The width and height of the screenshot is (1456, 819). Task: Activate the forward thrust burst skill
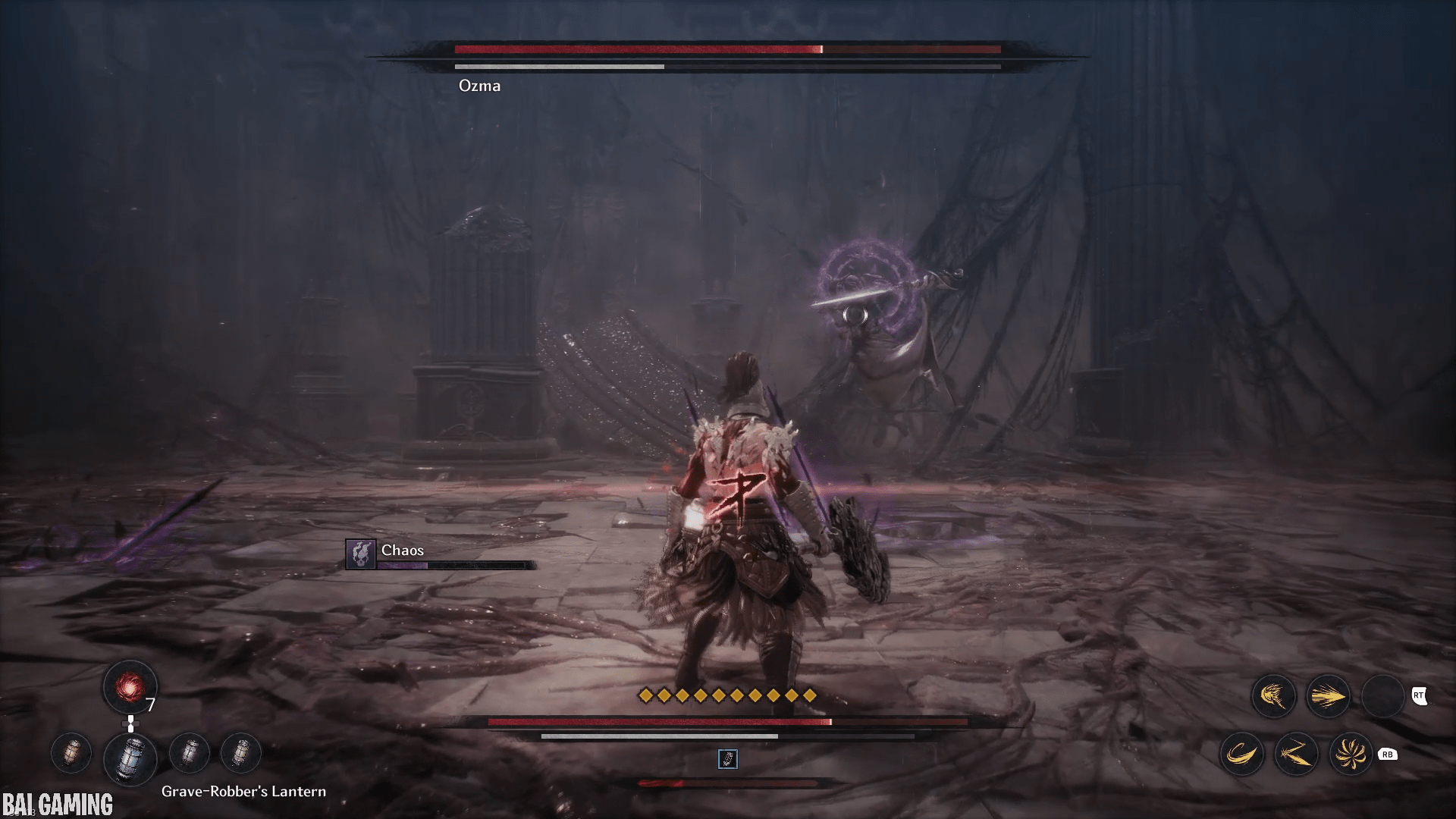coord(1328,696)
